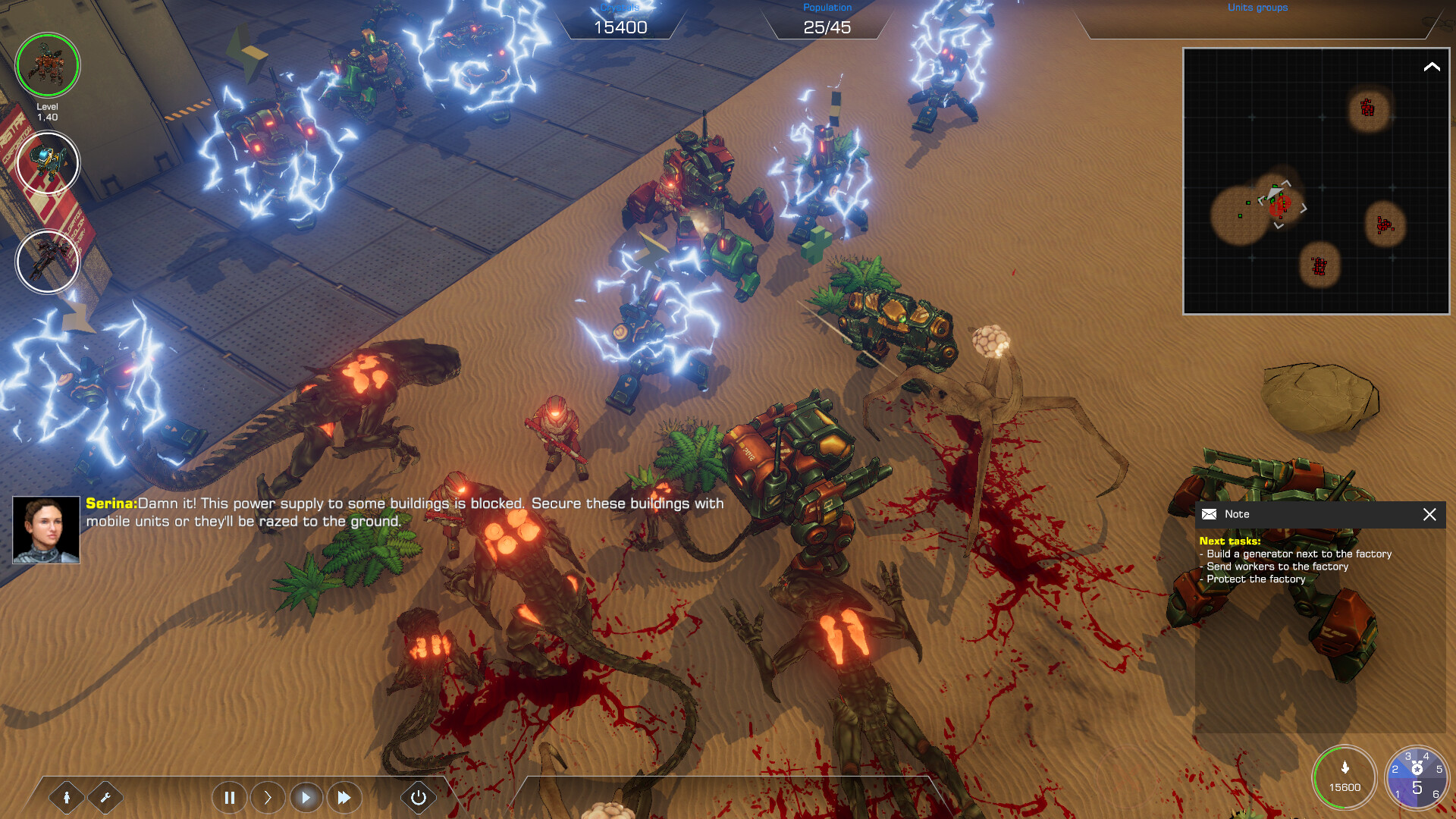
Task: Click the Units groups header tab
Action: (1257, 8)
